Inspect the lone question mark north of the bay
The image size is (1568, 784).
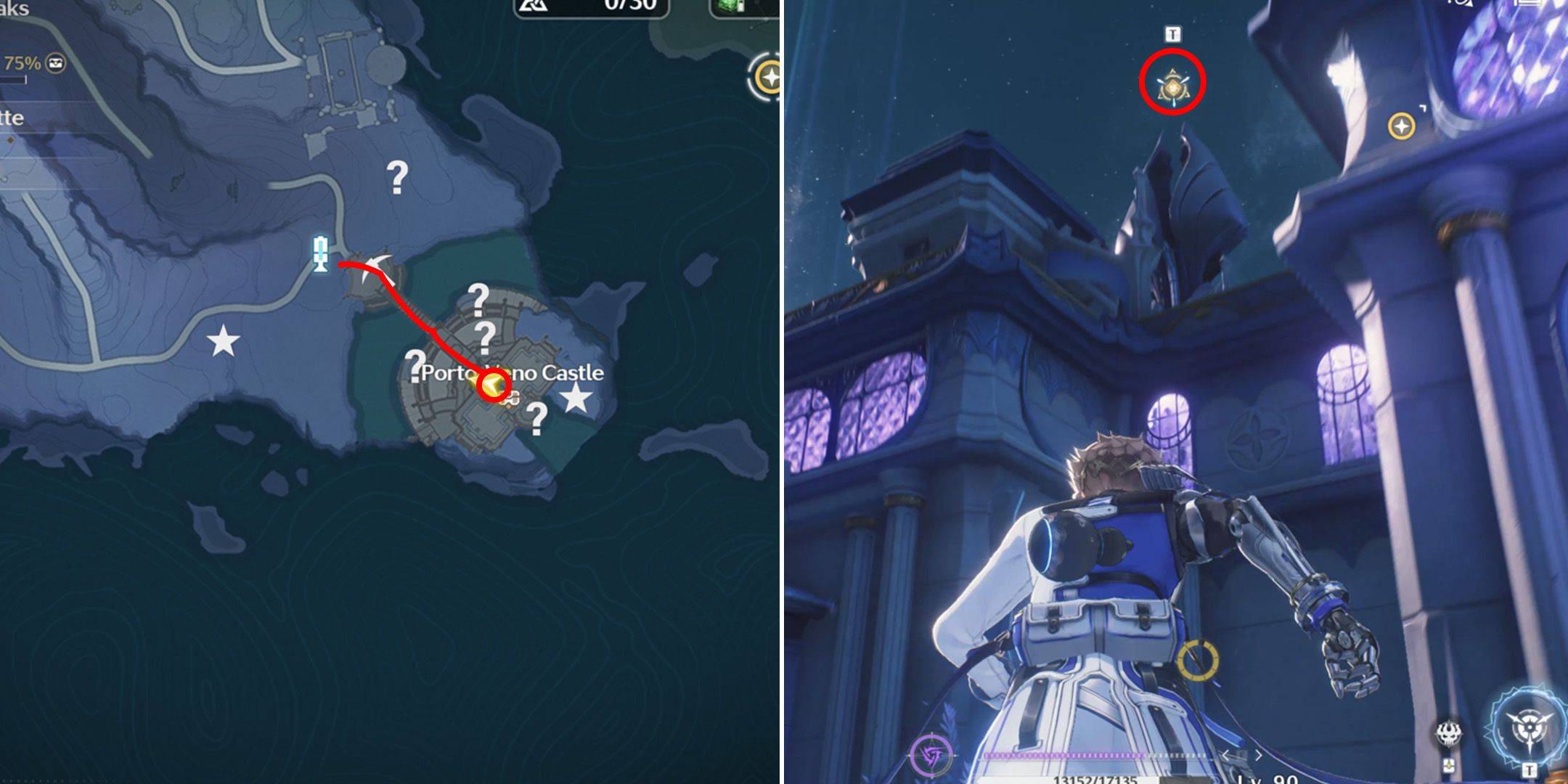pos(397,177)
